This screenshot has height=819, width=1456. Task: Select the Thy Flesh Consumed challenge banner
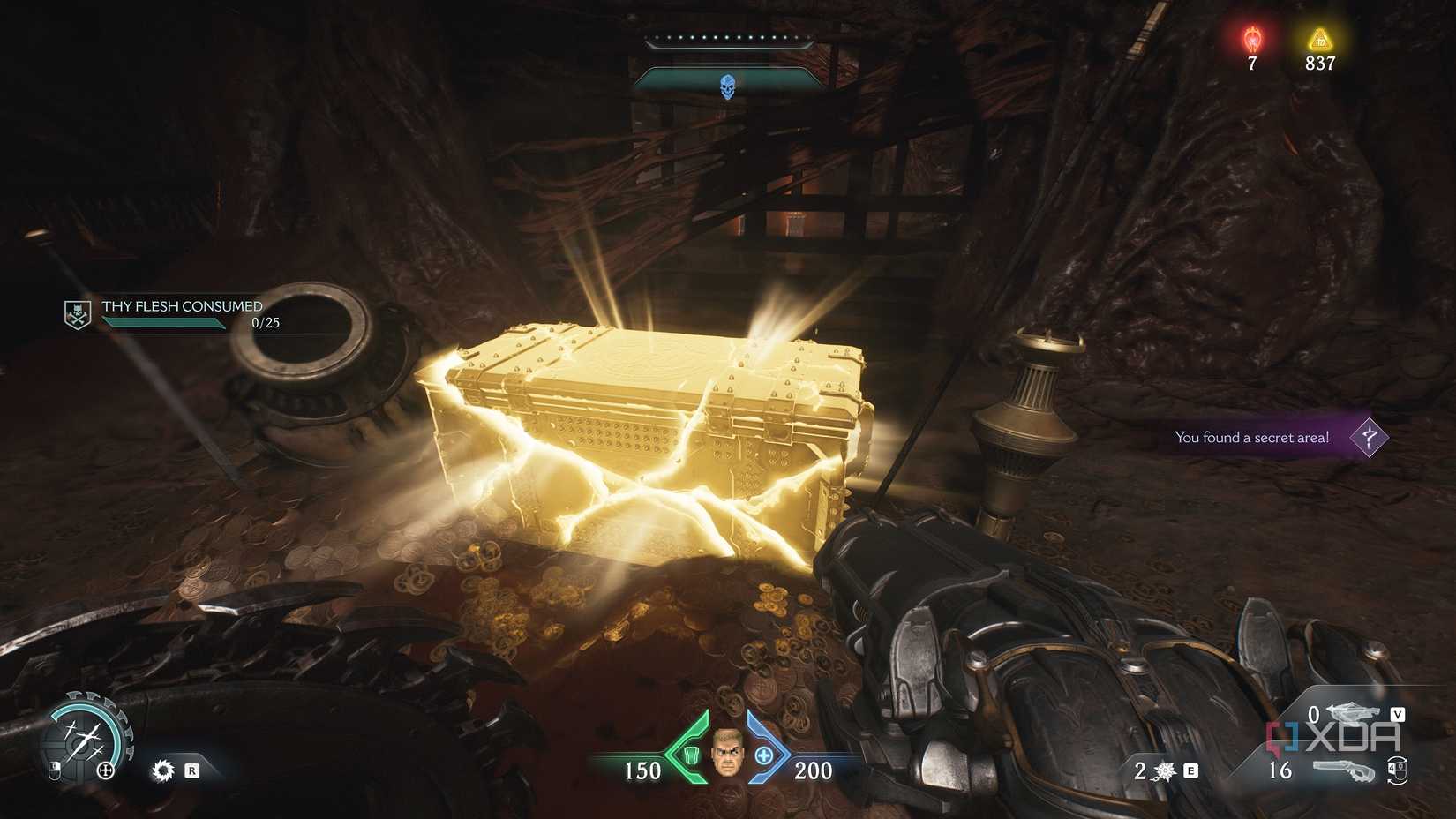click(181, 307)
